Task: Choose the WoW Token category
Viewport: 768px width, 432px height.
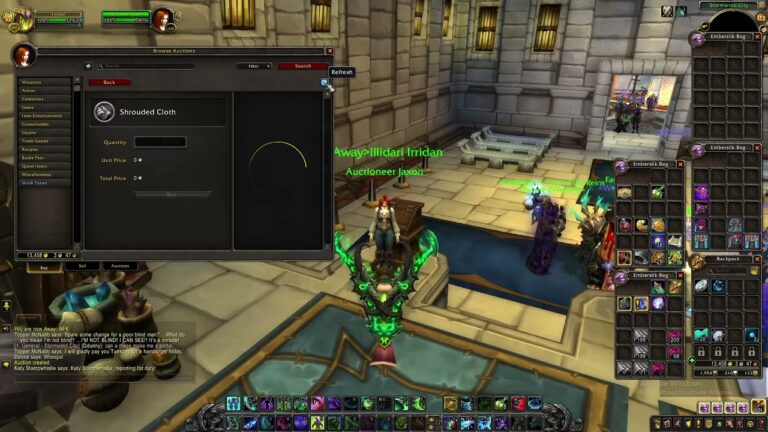Action: click(45, 183)
